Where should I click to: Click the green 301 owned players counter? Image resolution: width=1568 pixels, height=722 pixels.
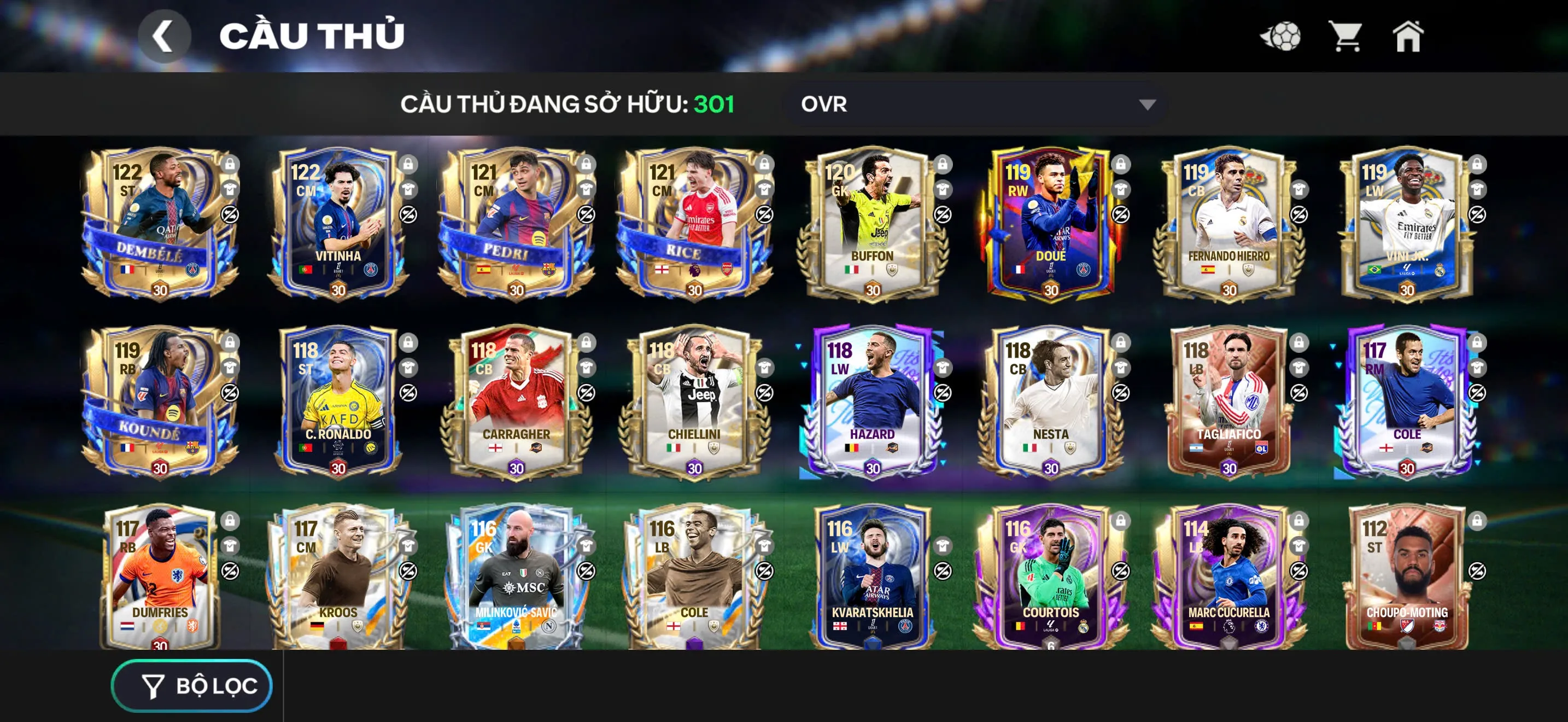click(713, 103)
